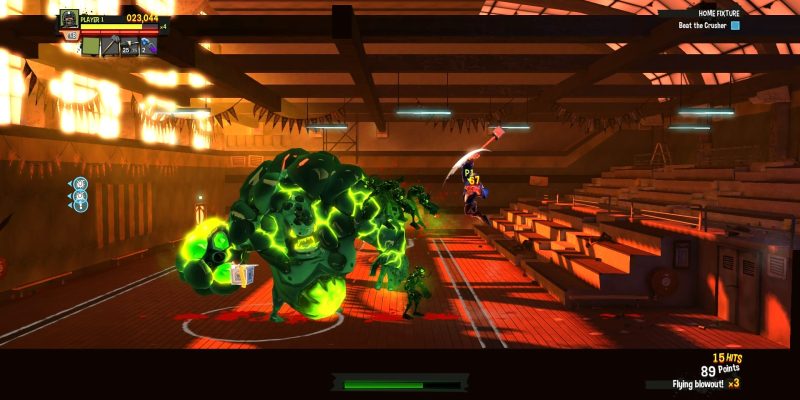This screenshot has height=400, width=800.
Task: Select the green empty item slot
Action: tap(91, 45)
